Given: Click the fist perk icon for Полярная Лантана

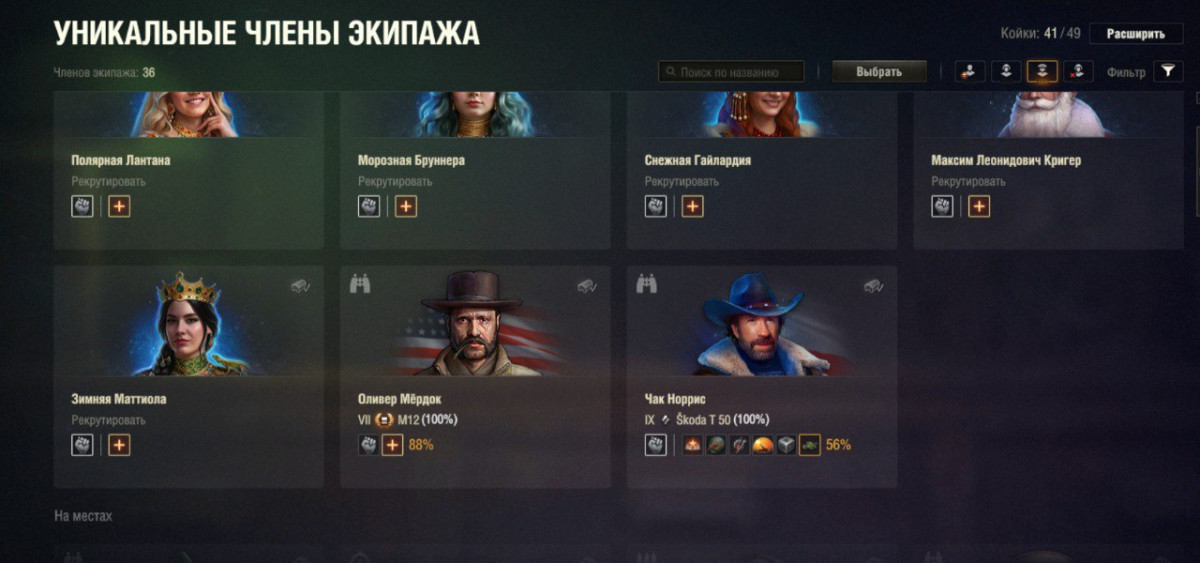Looking at the screenshot, I should click(x=82, y=207).
